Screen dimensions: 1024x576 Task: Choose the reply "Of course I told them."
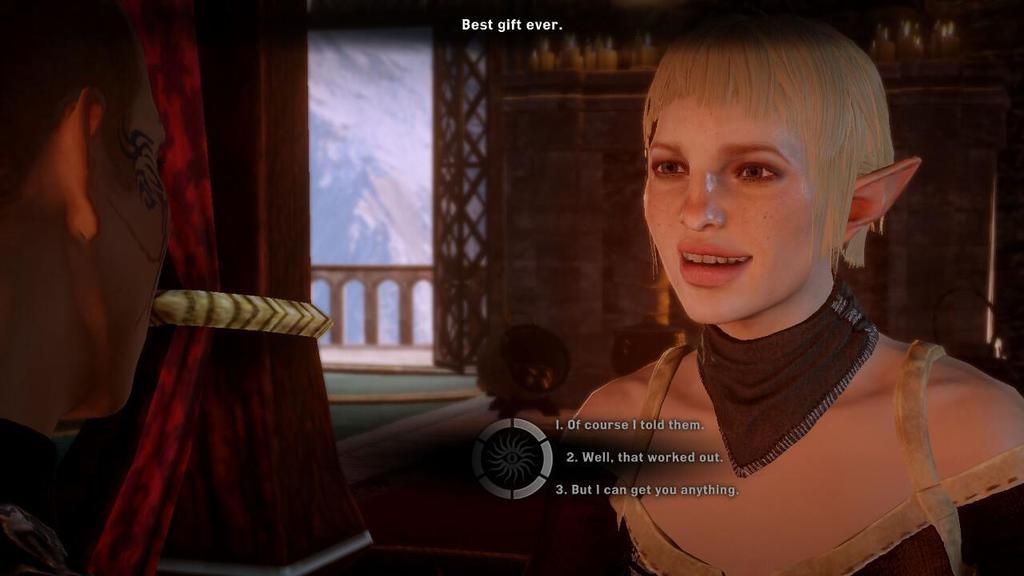click(x=630, y=425)
